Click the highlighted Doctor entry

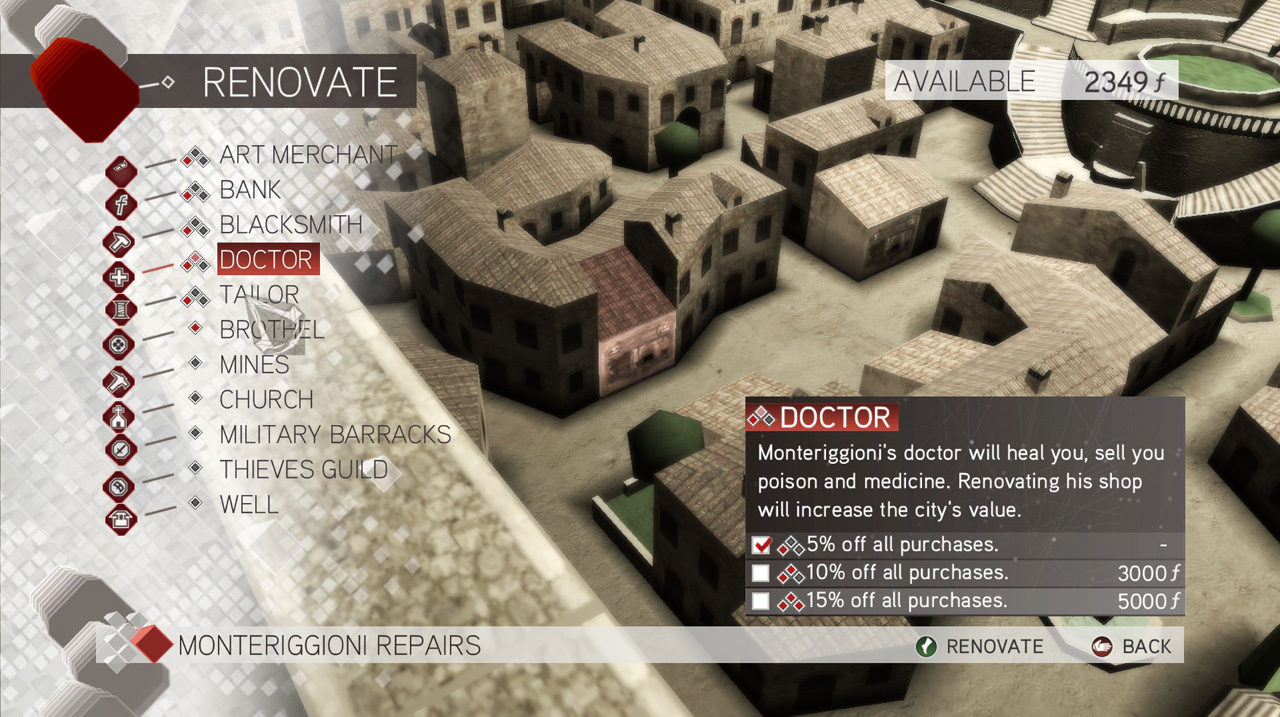tap(267, 260)
